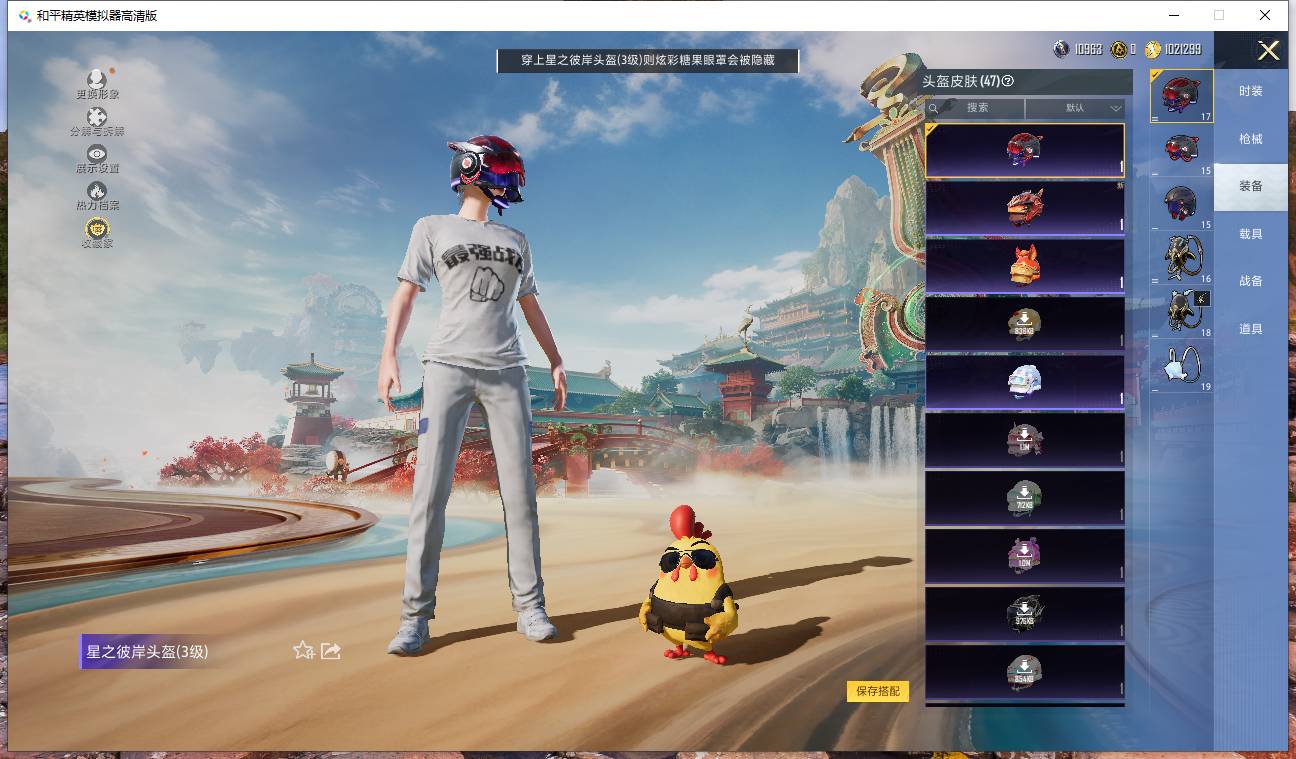Viewport: 1296px width, 759px height.
Task: Select the orange spiky dragon helmet skin
Action: click(x=1024, y=208)
